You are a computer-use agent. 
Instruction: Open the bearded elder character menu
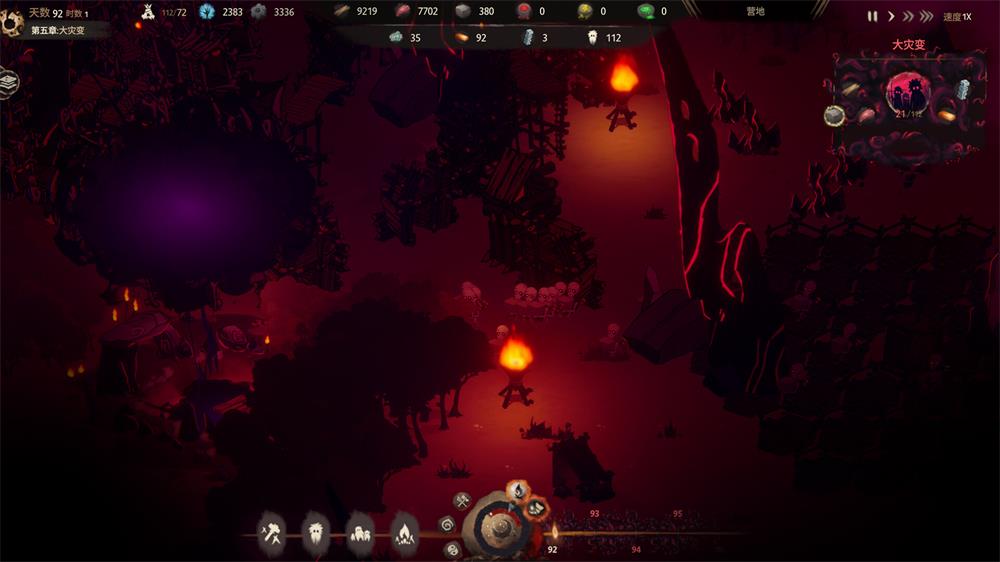click(316, 530)
